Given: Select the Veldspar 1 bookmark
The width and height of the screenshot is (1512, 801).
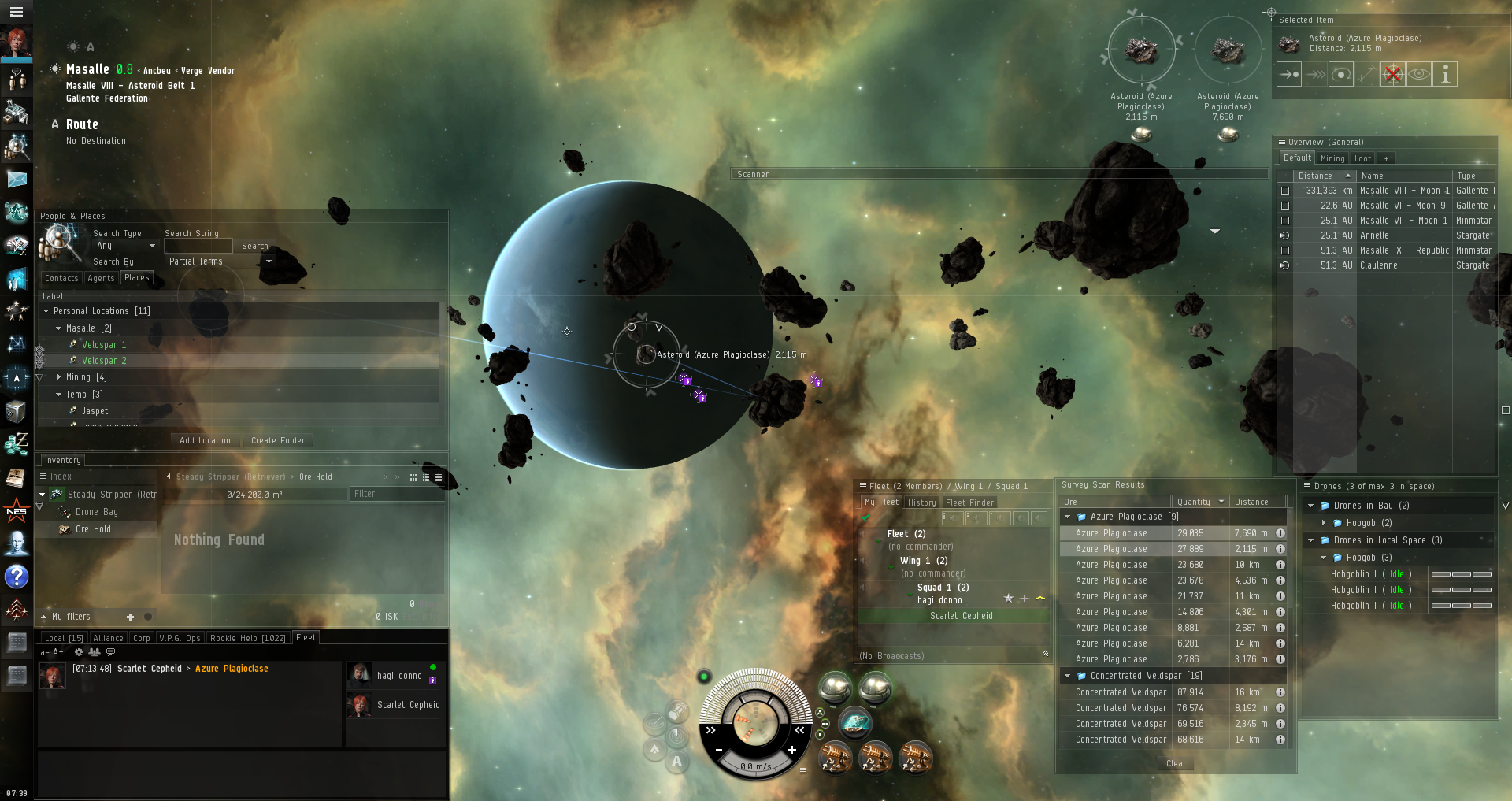Looking at the screenshot, I should [104, 345].
